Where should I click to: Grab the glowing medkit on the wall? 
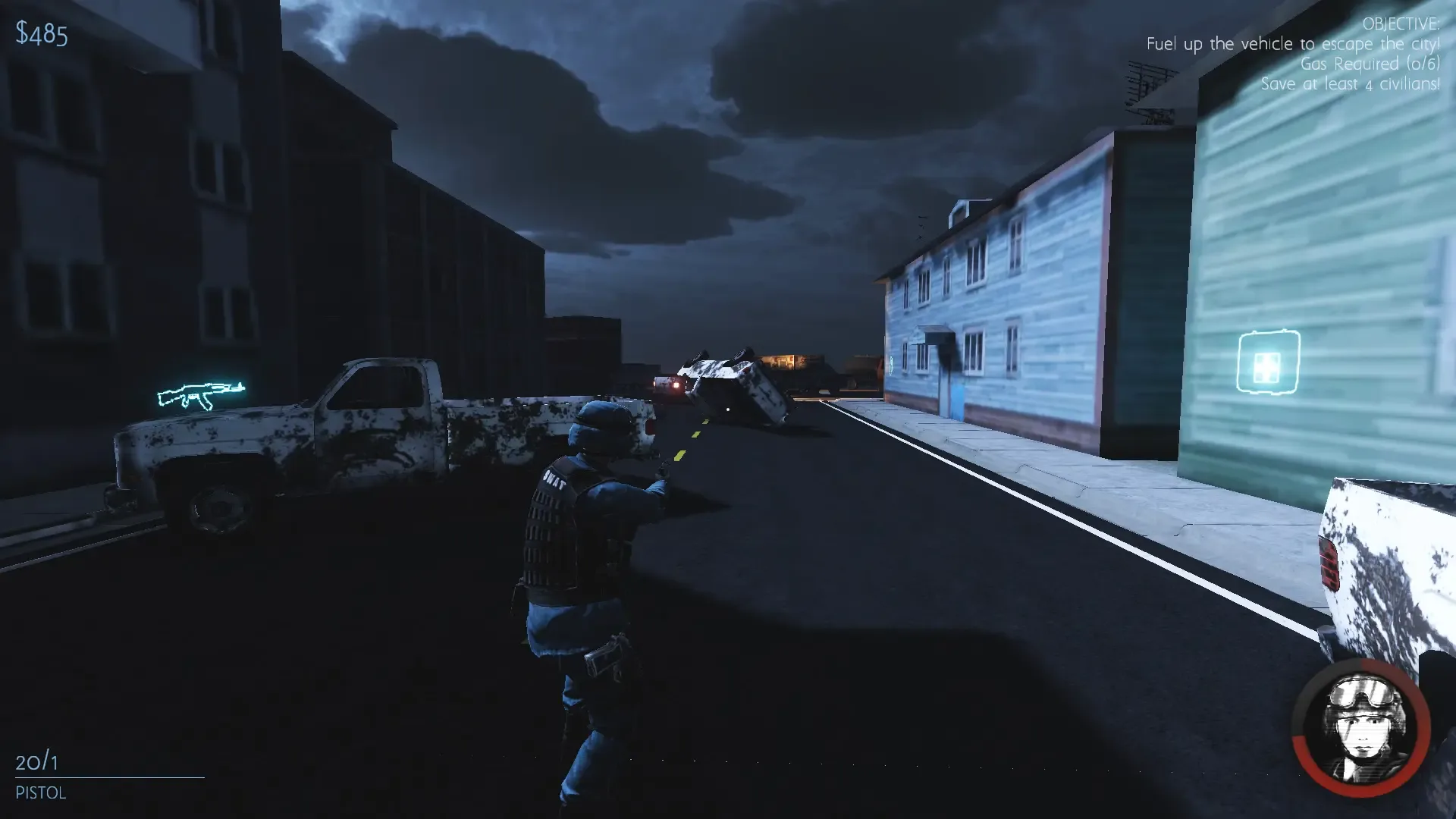click(1268, 362)
